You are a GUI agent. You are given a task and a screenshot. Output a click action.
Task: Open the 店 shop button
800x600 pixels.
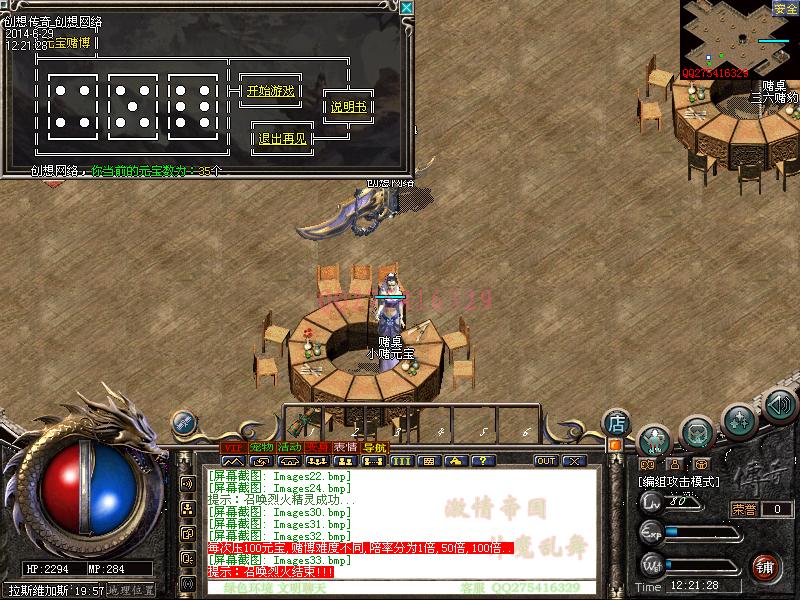(617, 423)
